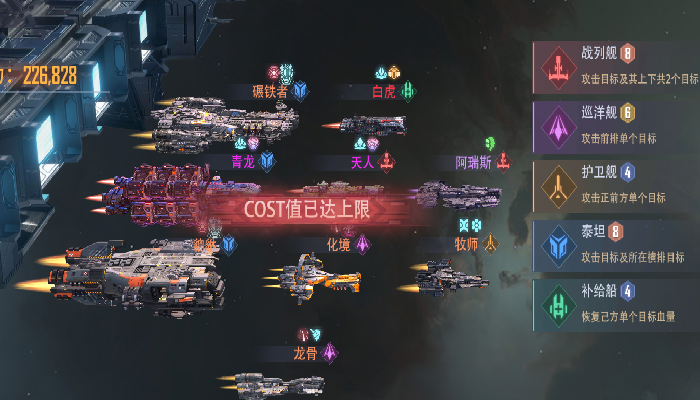Image resolution: width=700 pixels, height=400 pixels.
Task: Choose the 龙骨 ship name label
Action: 305,353
